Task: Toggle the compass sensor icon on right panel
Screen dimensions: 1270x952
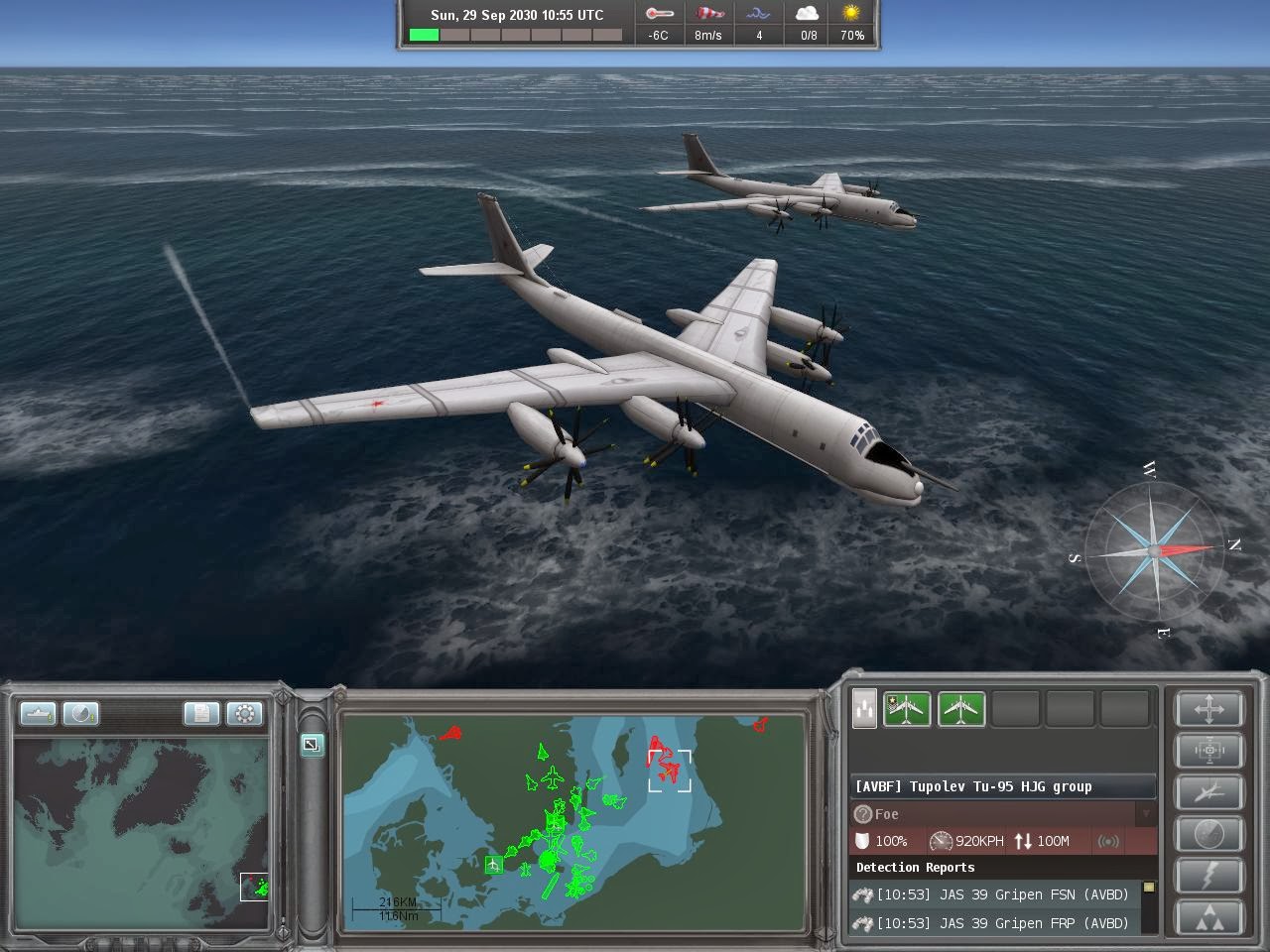Action: click(x=1208, y=833)
